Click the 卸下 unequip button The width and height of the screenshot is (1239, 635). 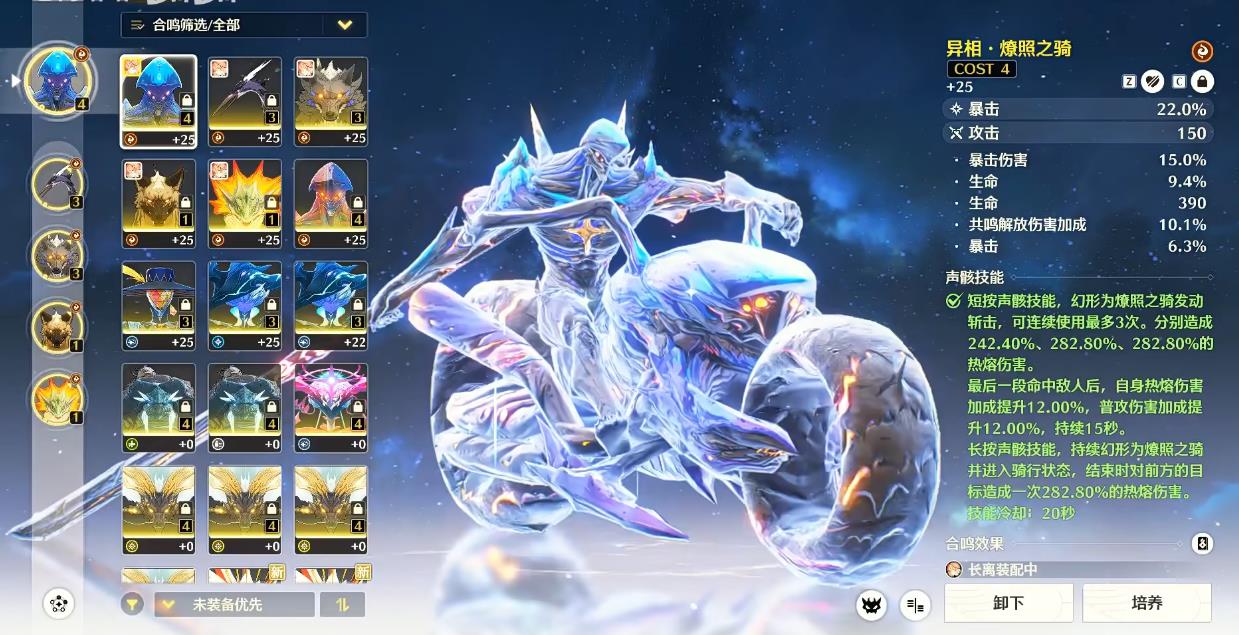click(1008, 603)
